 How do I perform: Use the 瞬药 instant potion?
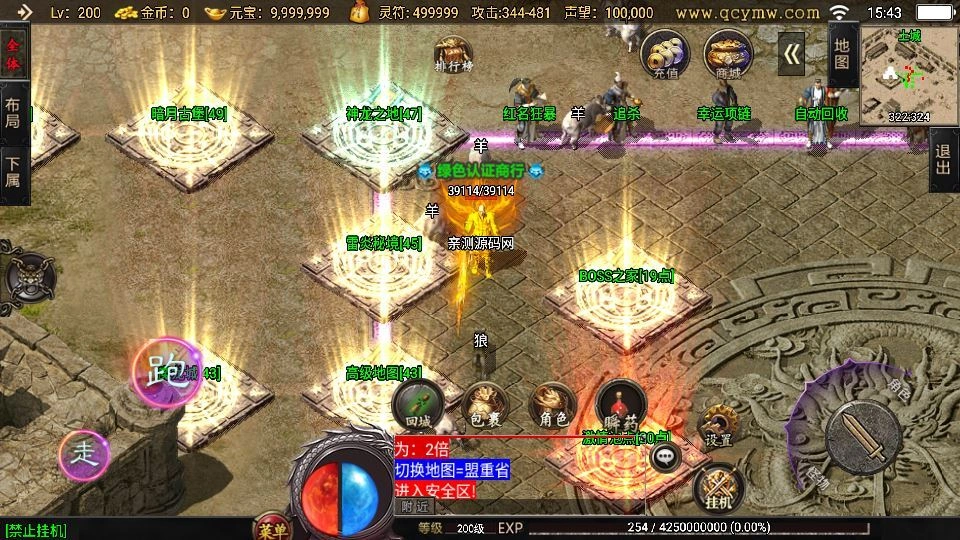621,406
